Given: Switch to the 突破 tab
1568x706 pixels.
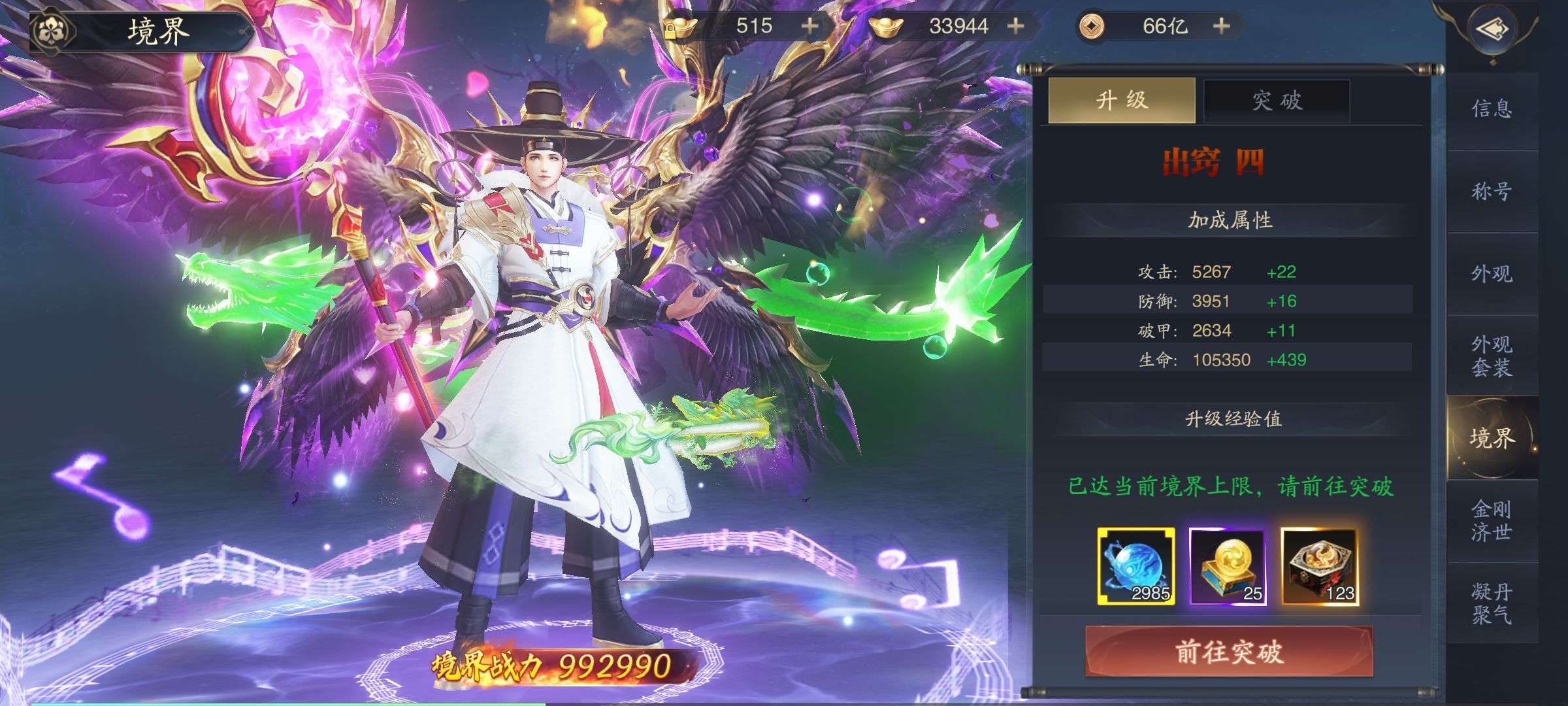Looking at the screenshot, I should click(x=1277, y=101).
